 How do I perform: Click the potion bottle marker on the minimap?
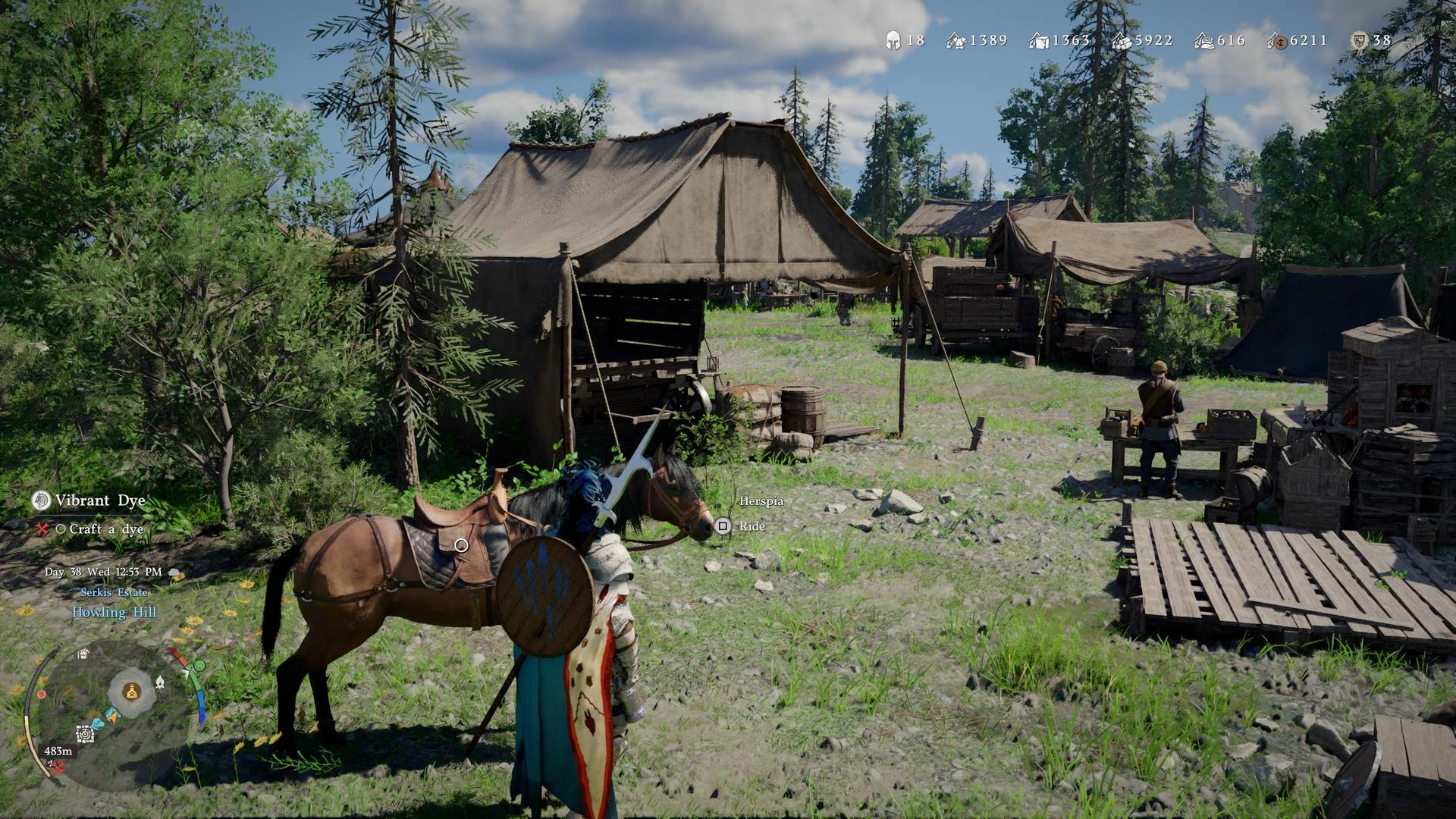(132, 692)
